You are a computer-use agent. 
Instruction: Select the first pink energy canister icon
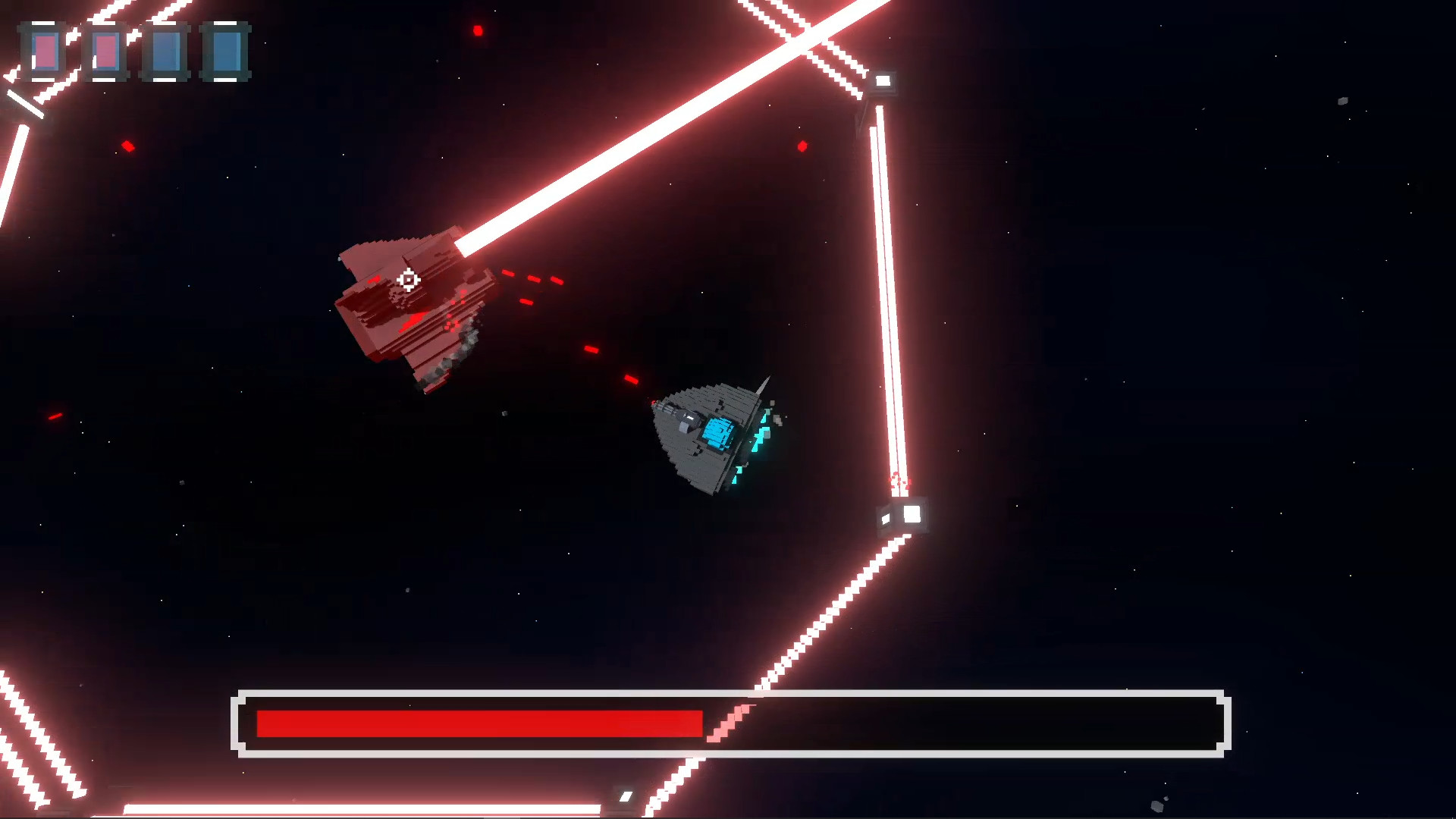(x=45, y=53)
